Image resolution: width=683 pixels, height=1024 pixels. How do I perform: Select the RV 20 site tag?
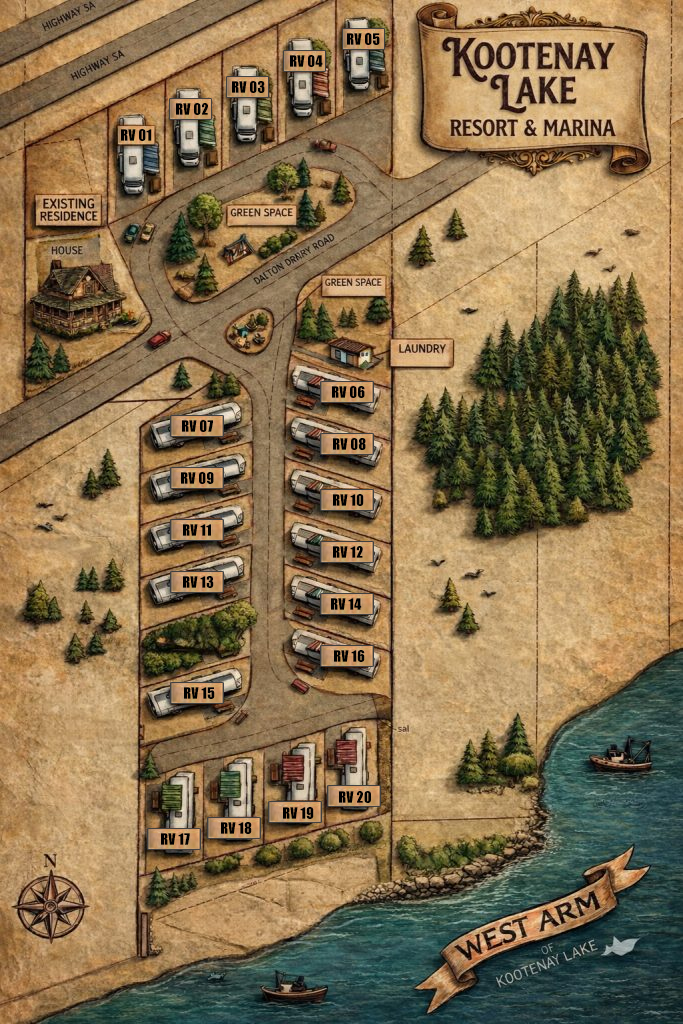coord(353,796)
